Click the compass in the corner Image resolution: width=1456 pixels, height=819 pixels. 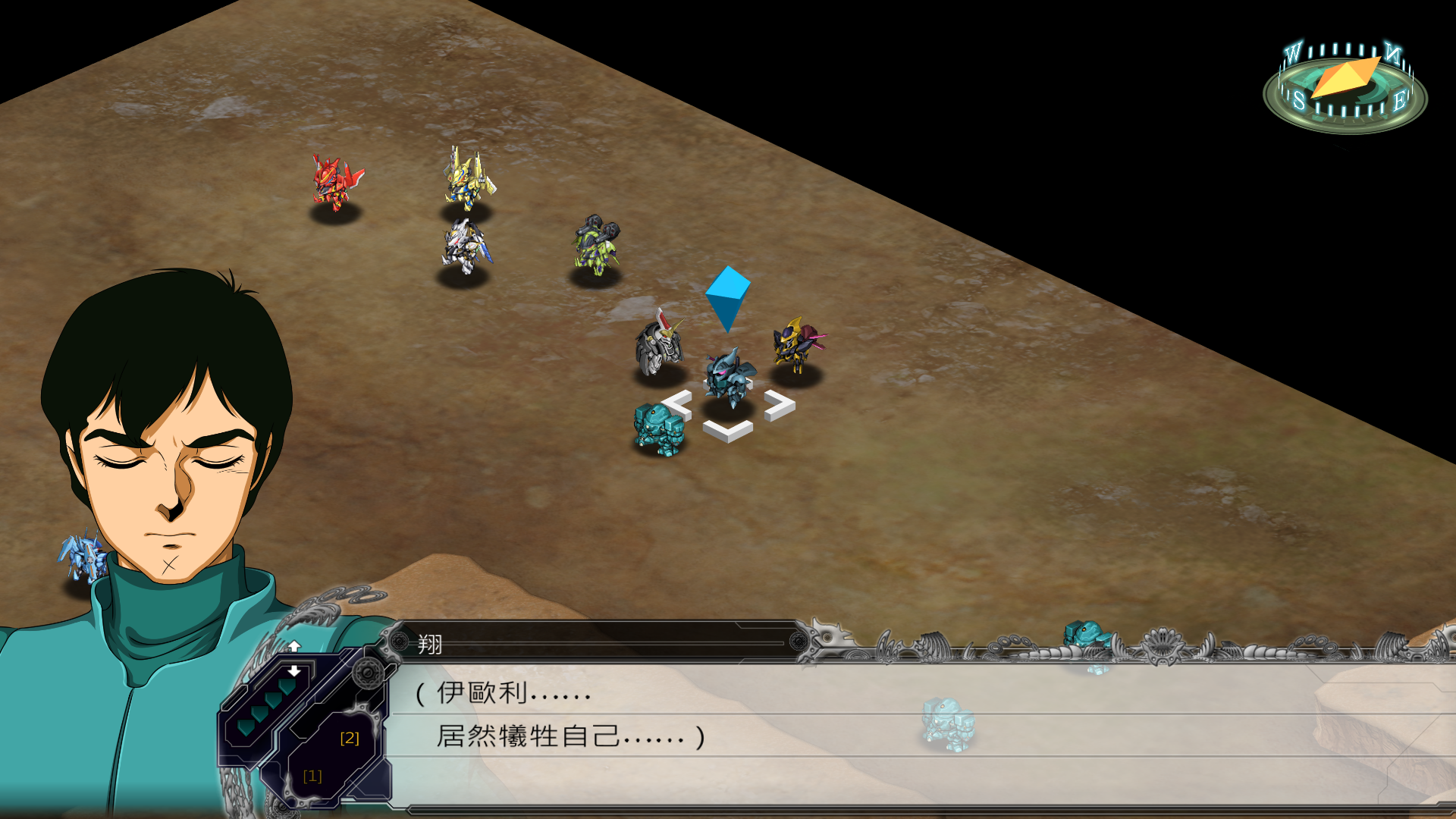point(1345,87)
